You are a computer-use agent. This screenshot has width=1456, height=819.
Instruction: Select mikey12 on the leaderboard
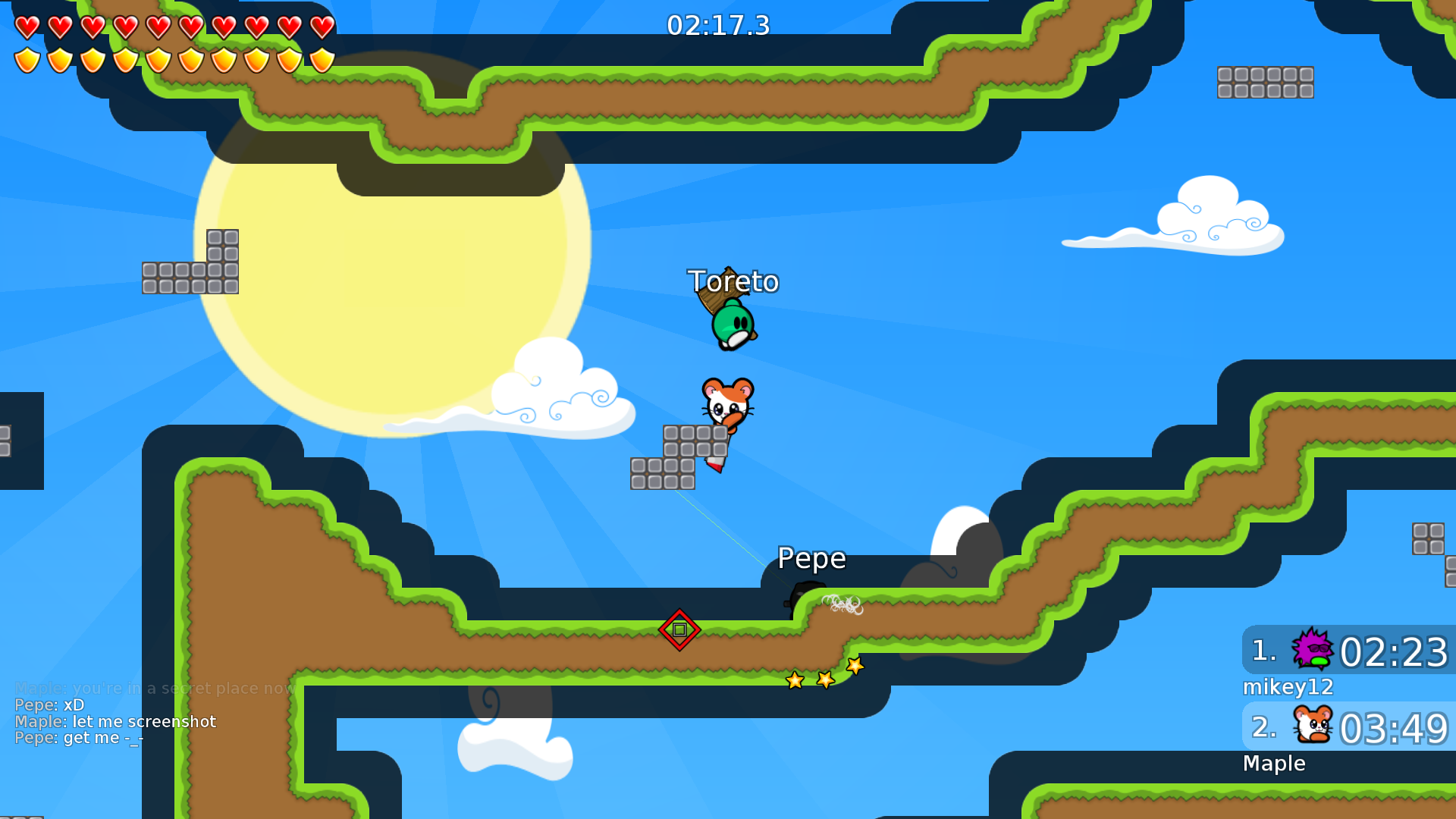tap(1288, 686)
